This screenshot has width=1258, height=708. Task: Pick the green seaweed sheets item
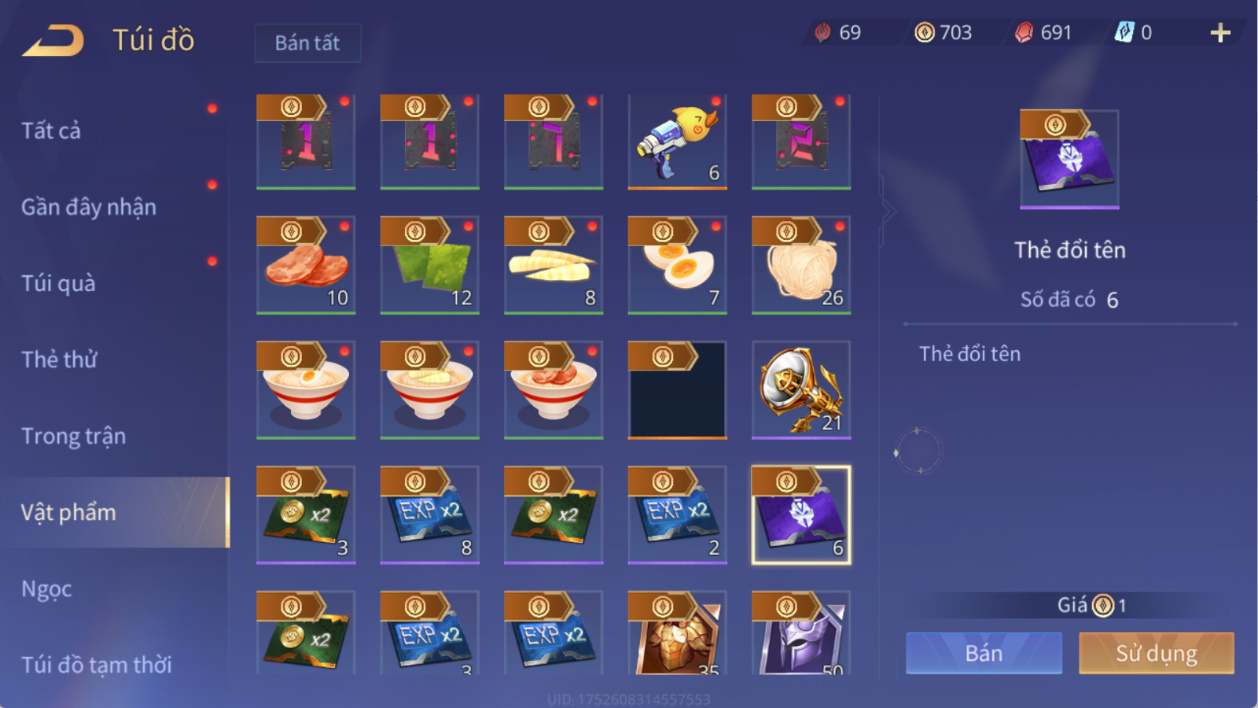point(429,266)
